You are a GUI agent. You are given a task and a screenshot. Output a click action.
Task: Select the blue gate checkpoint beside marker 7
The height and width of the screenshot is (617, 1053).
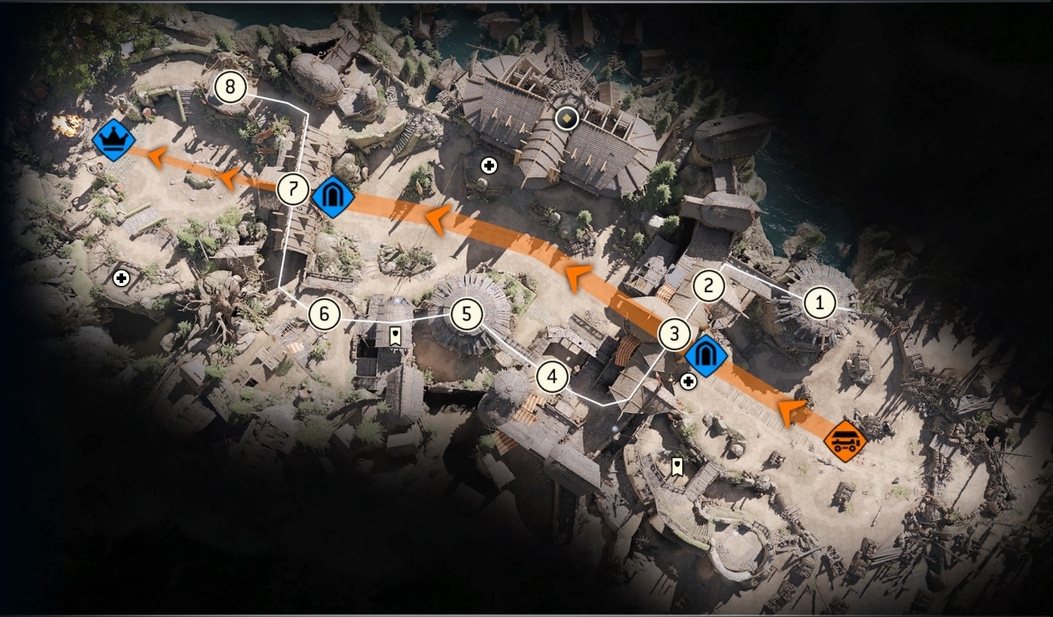(331, 196)
